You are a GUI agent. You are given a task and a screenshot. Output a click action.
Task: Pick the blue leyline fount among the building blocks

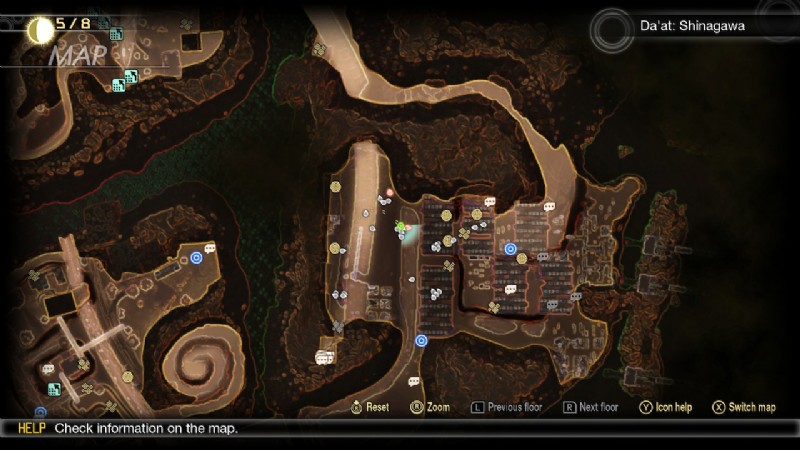pyautogui.click(x=510, y=249)
